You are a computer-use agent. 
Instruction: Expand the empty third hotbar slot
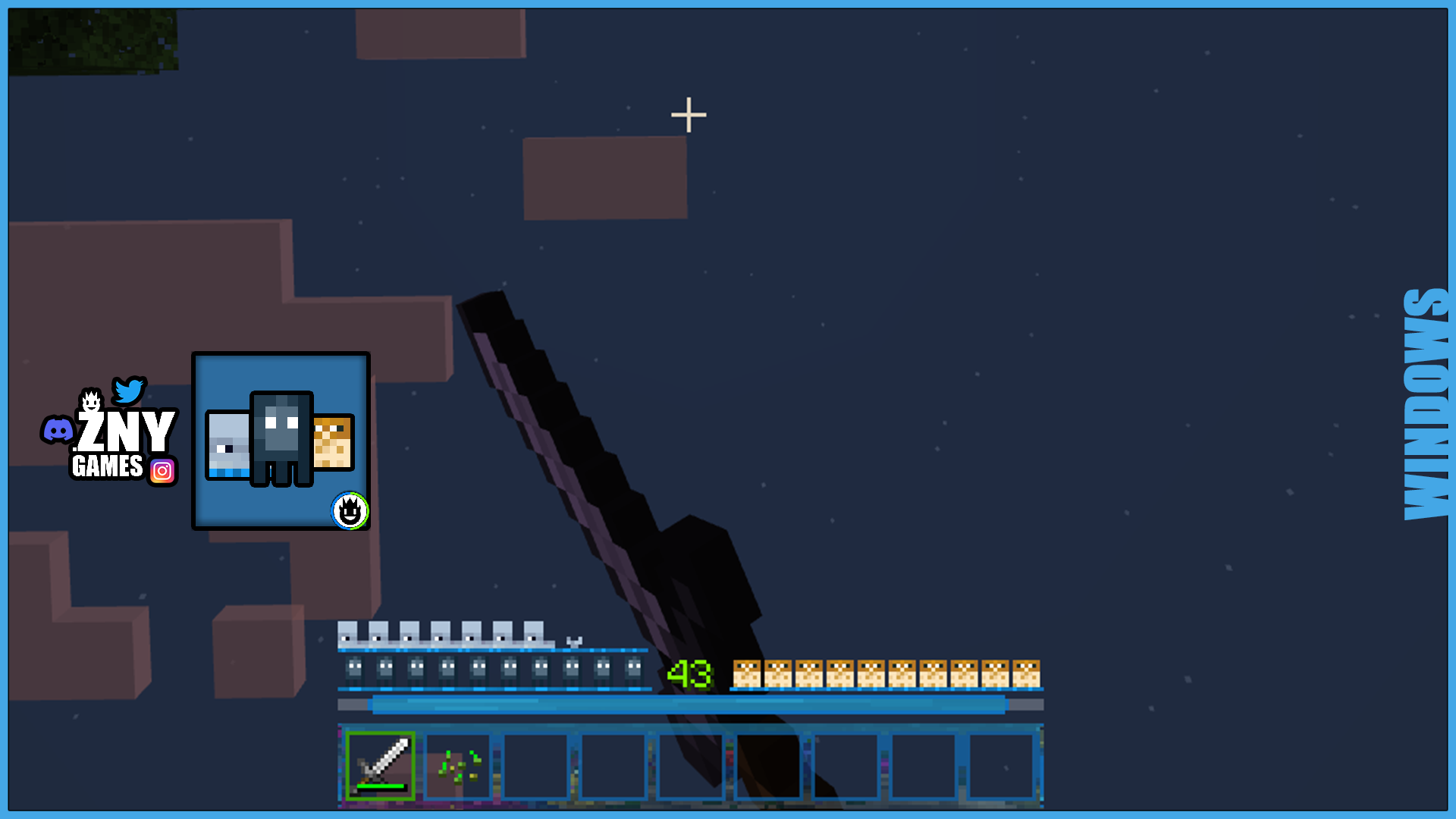(x=537, y=766)
